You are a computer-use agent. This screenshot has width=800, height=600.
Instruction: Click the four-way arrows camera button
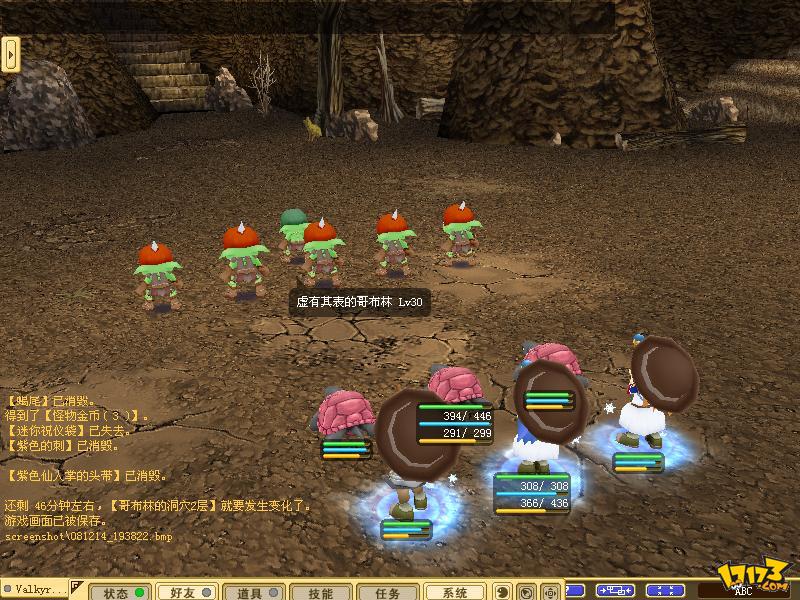(x=550, y=592)
